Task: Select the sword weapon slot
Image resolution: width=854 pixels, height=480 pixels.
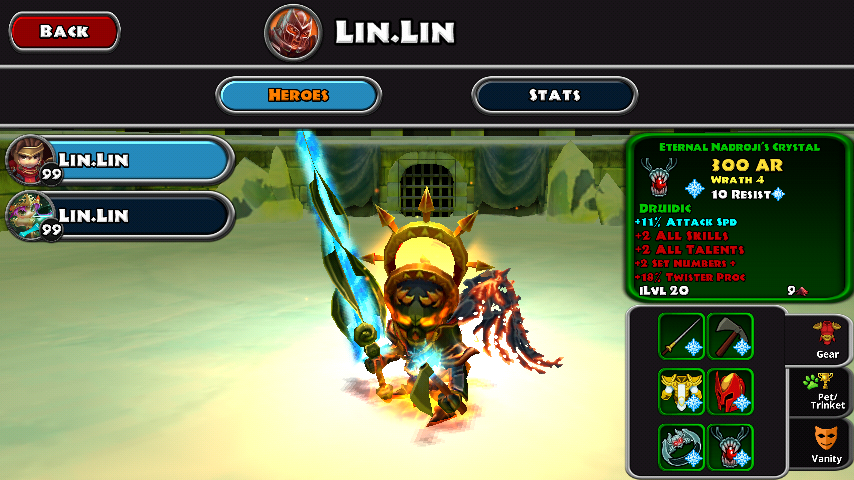Action: [681, 336]
